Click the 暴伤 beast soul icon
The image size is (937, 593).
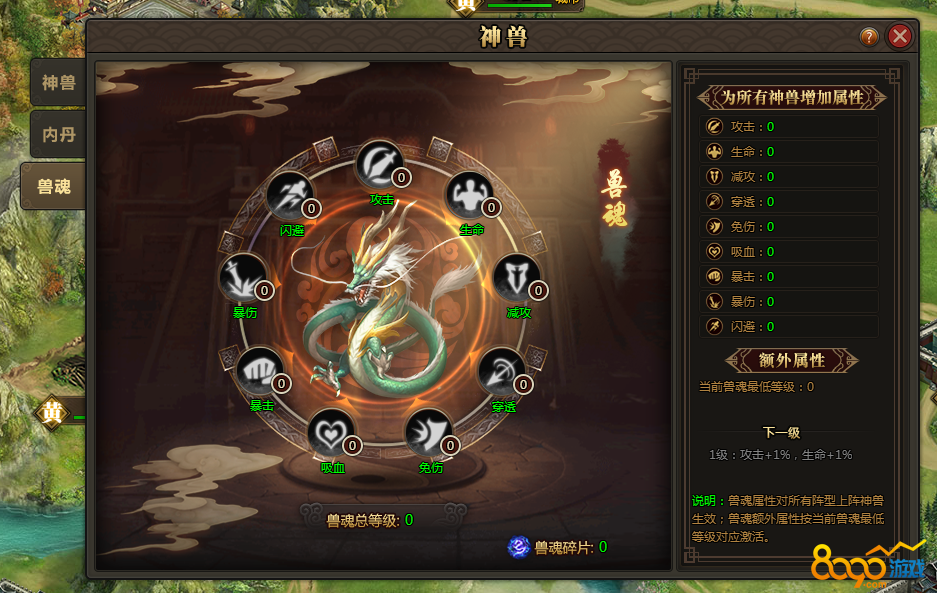pyautogui.click(x=243, y=278)
